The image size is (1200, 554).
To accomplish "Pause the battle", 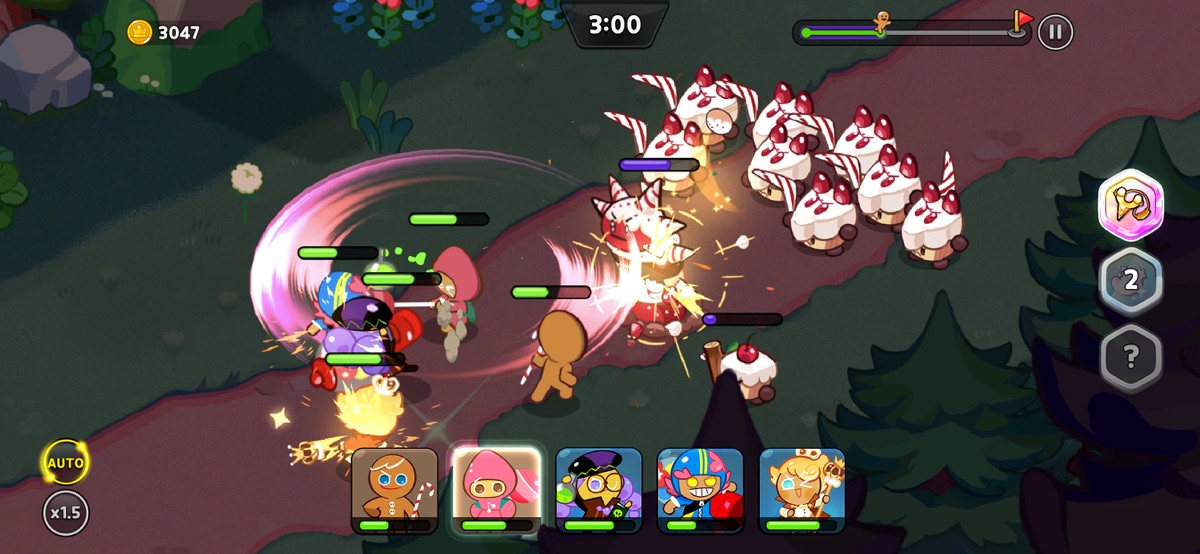I will pos(1054,32).
